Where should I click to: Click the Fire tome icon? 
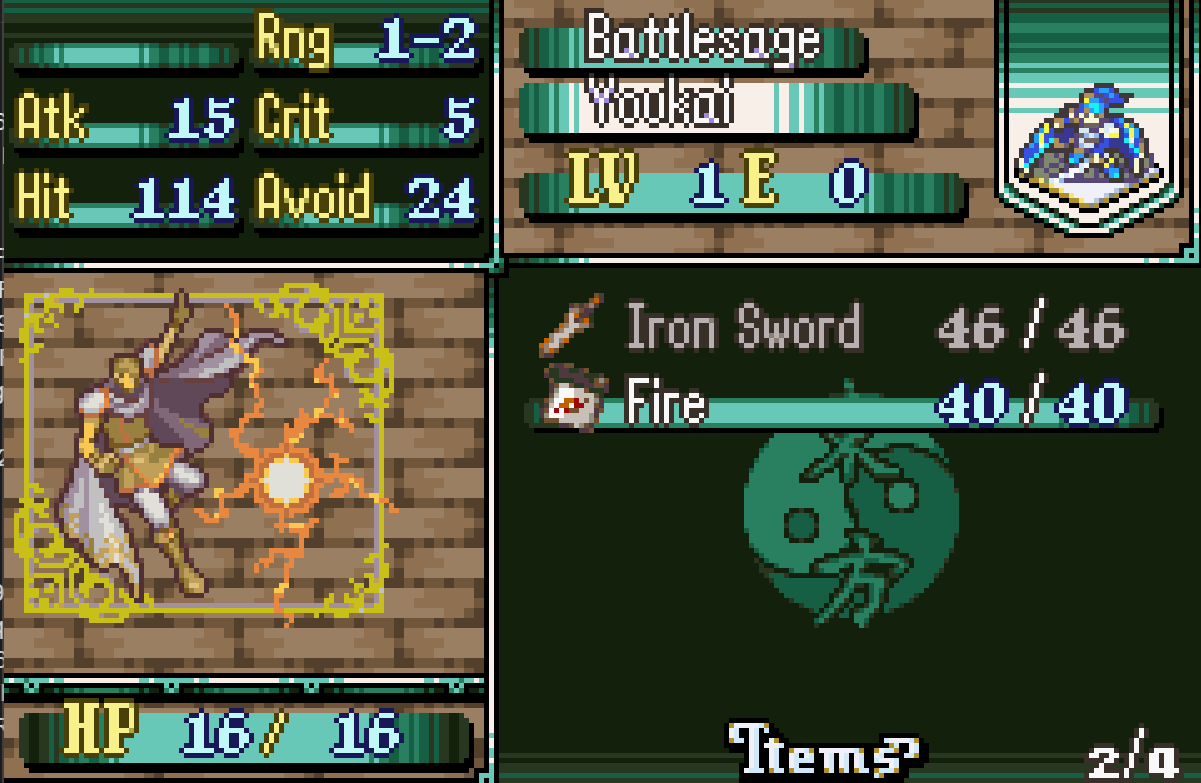pyautogui.click(x=570, y=398)
